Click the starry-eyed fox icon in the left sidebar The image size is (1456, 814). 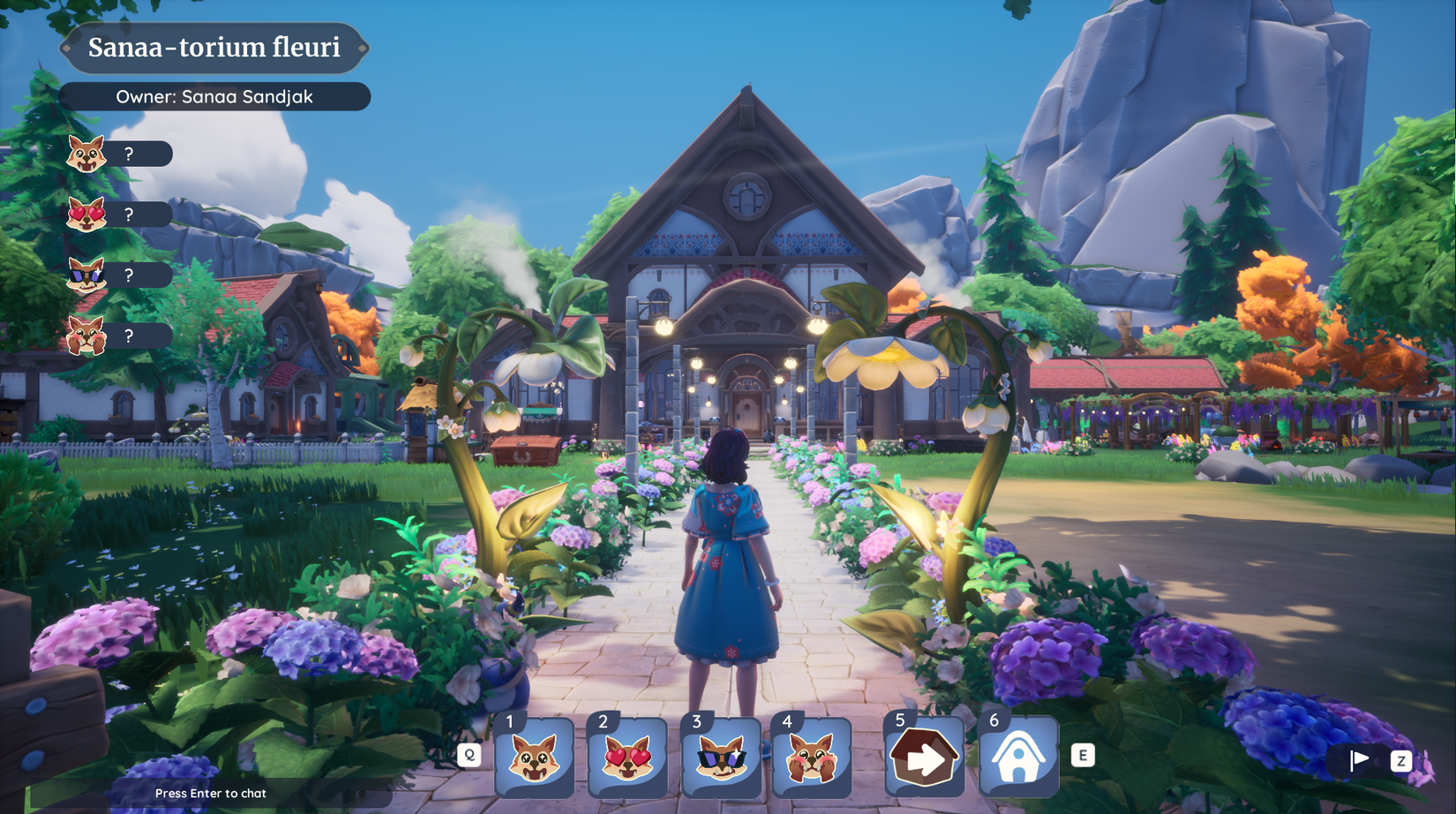(86, 153)
